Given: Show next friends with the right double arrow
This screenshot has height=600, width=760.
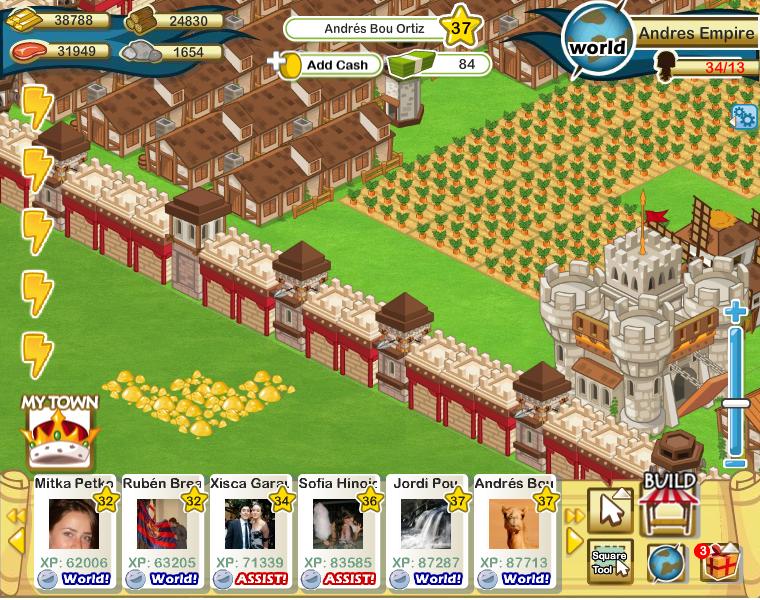Looking at the screenshot, I should [575, 516].
